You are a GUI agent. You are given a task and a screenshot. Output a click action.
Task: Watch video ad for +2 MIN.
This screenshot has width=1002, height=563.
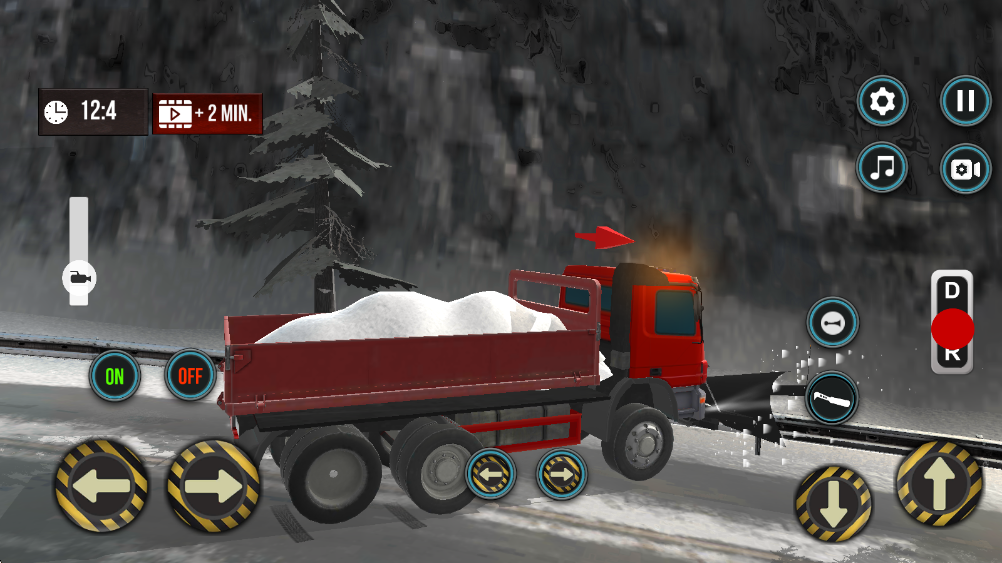click(x=208, y=113)
